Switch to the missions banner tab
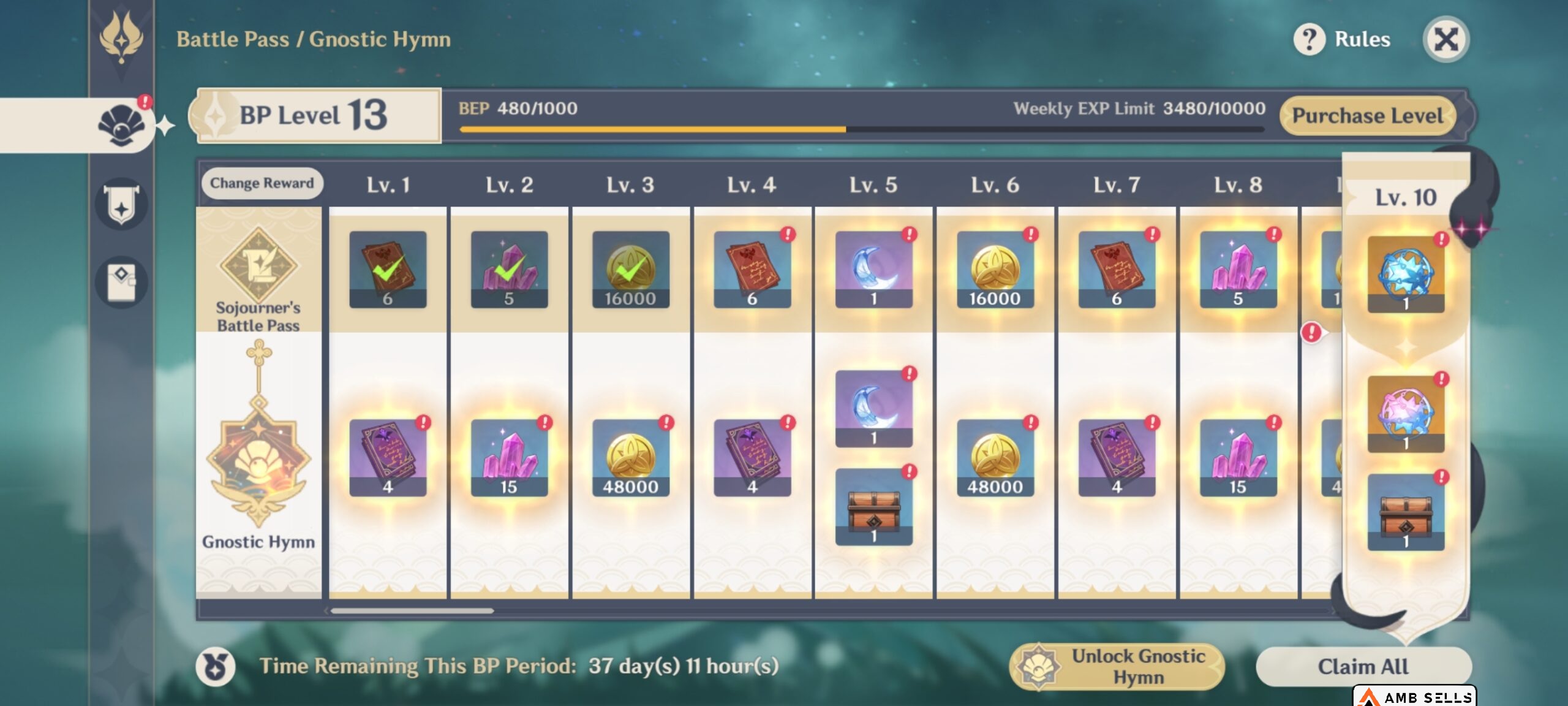This screenshot has height=706, width=1568. [121, 204]
